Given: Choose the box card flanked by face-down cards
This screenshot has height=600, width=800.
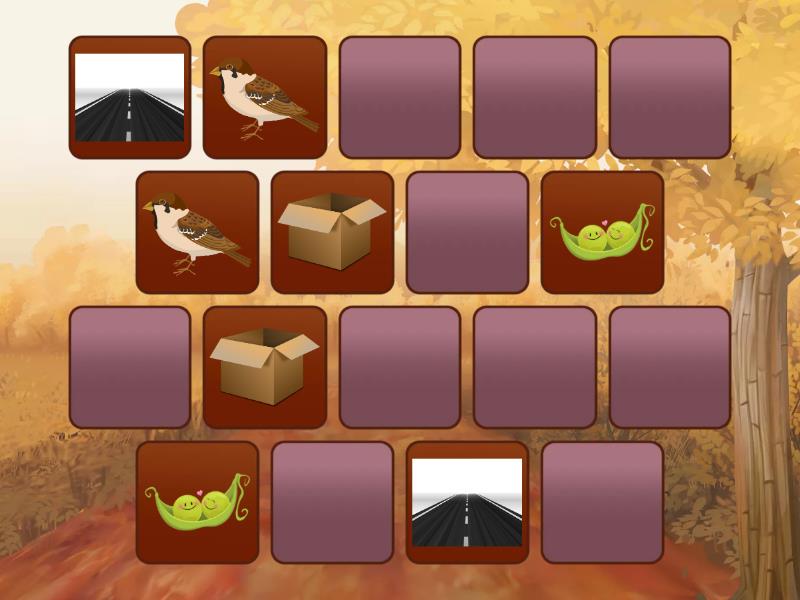Looking at the screenshot, I should tap(265, 367).
